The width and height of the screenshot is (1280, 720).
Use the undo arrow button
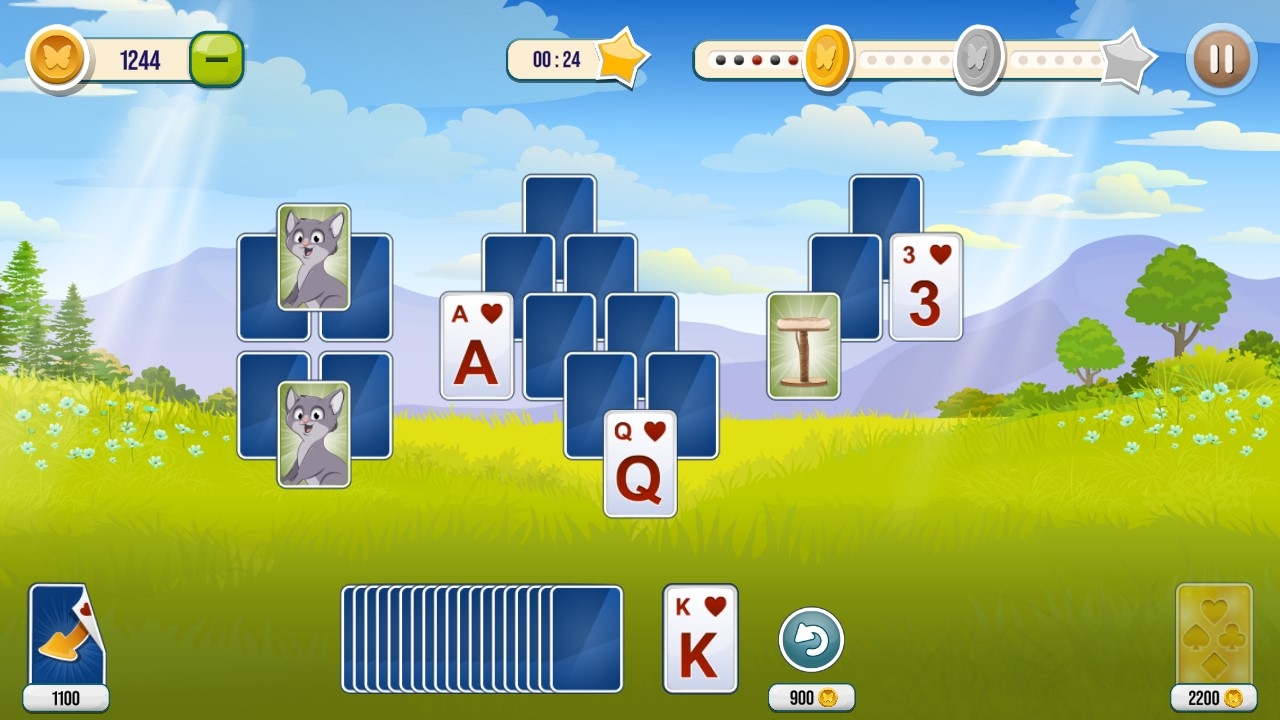click(x=811, y=640)
